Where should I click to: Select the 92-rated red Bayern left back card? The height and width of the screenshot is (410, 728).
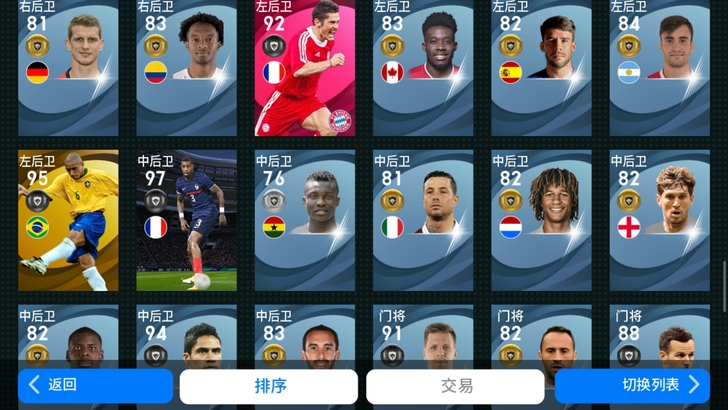pos(305,68)
